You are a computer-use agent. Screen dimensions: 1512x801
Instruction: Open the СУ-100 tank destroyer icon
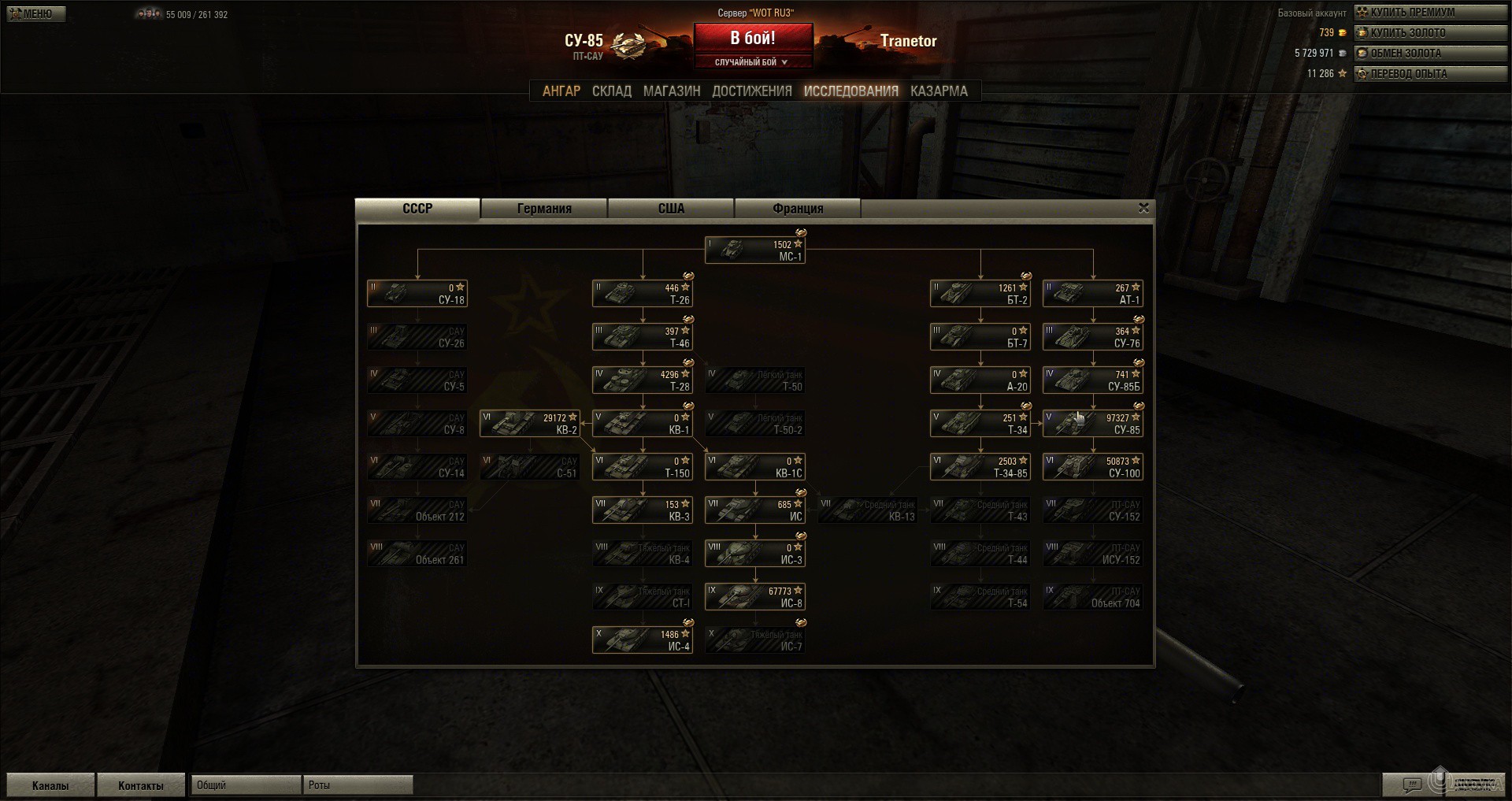tap(1091, 466)
